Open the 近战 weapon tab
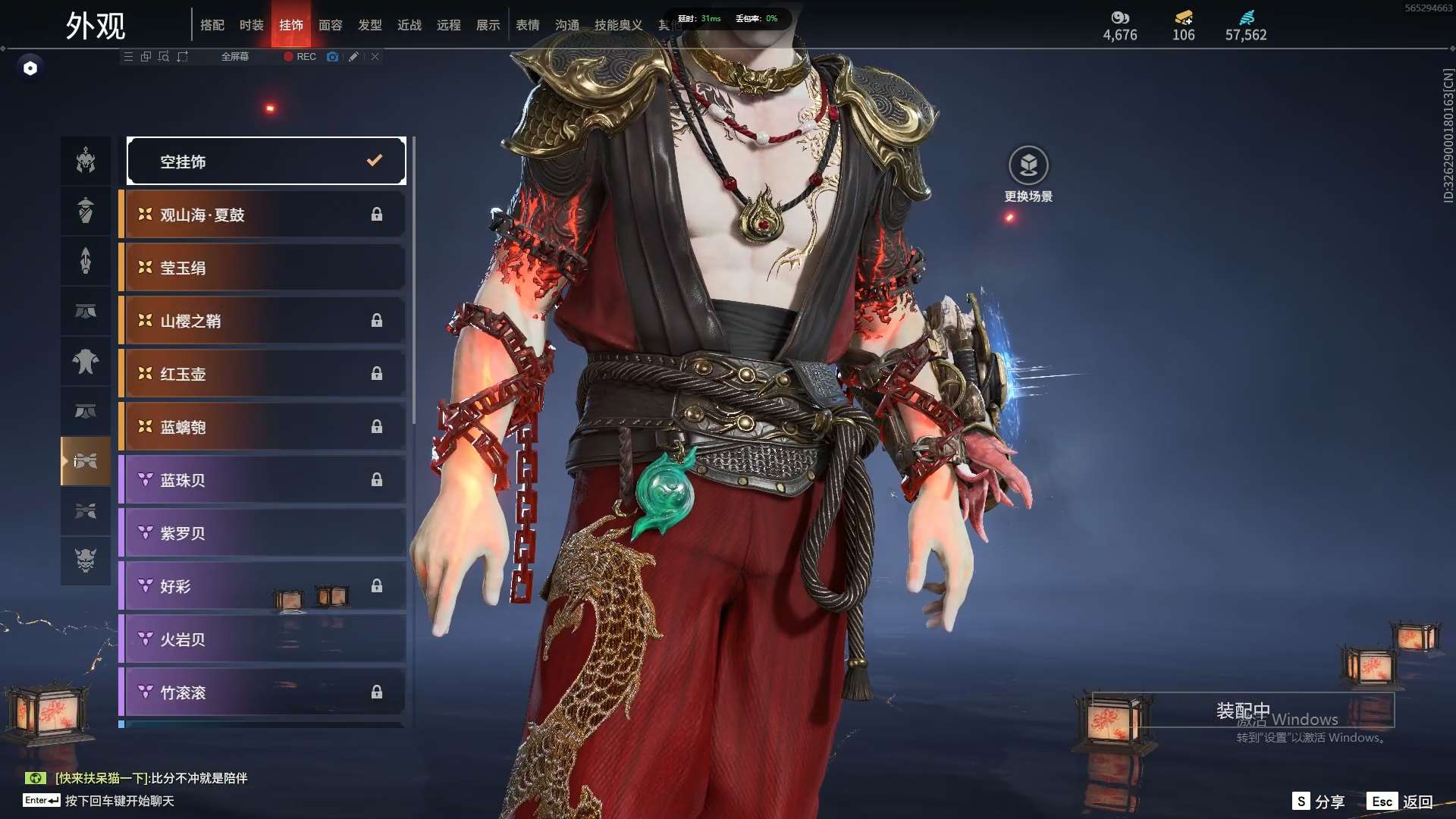 409,25
